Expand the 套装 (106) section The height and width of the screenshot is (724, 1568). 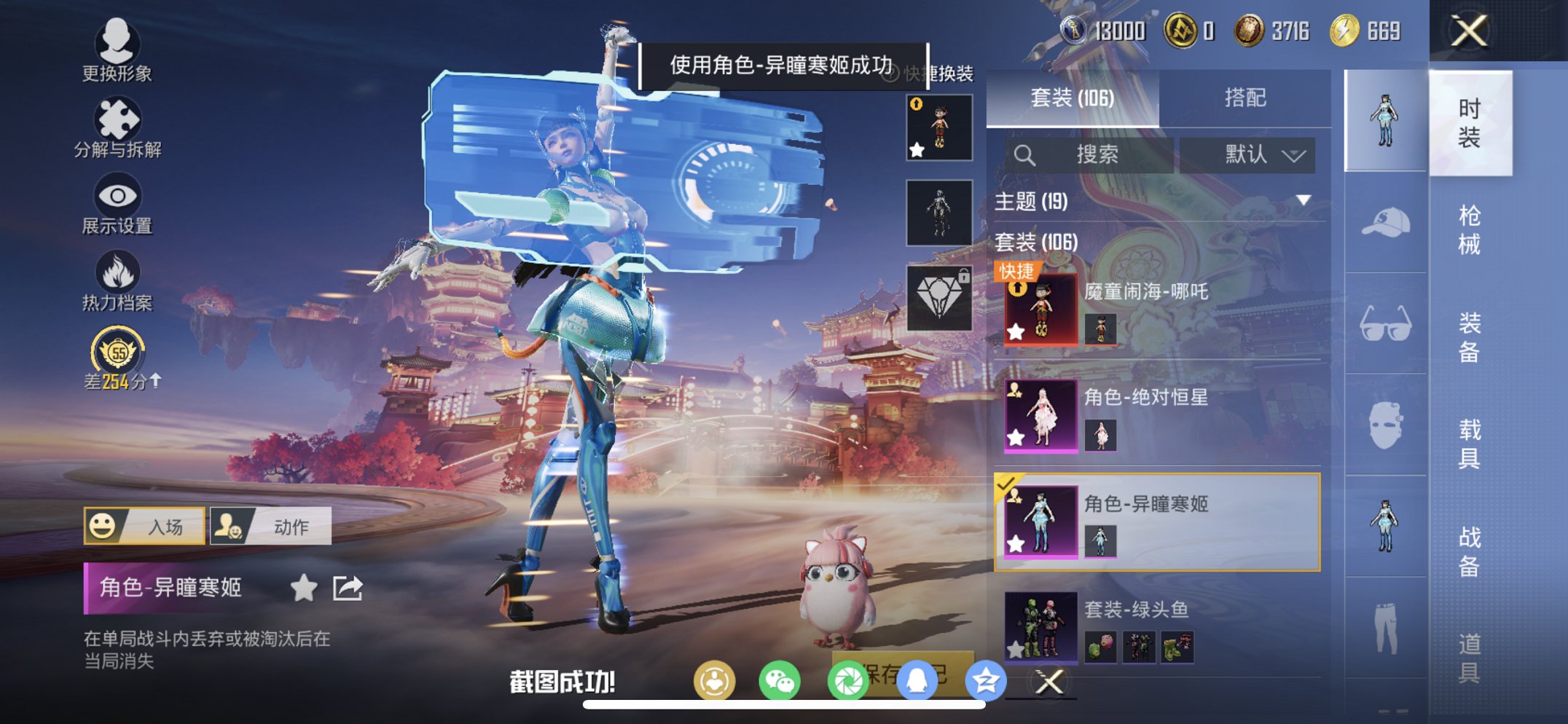click(1038, 243)
